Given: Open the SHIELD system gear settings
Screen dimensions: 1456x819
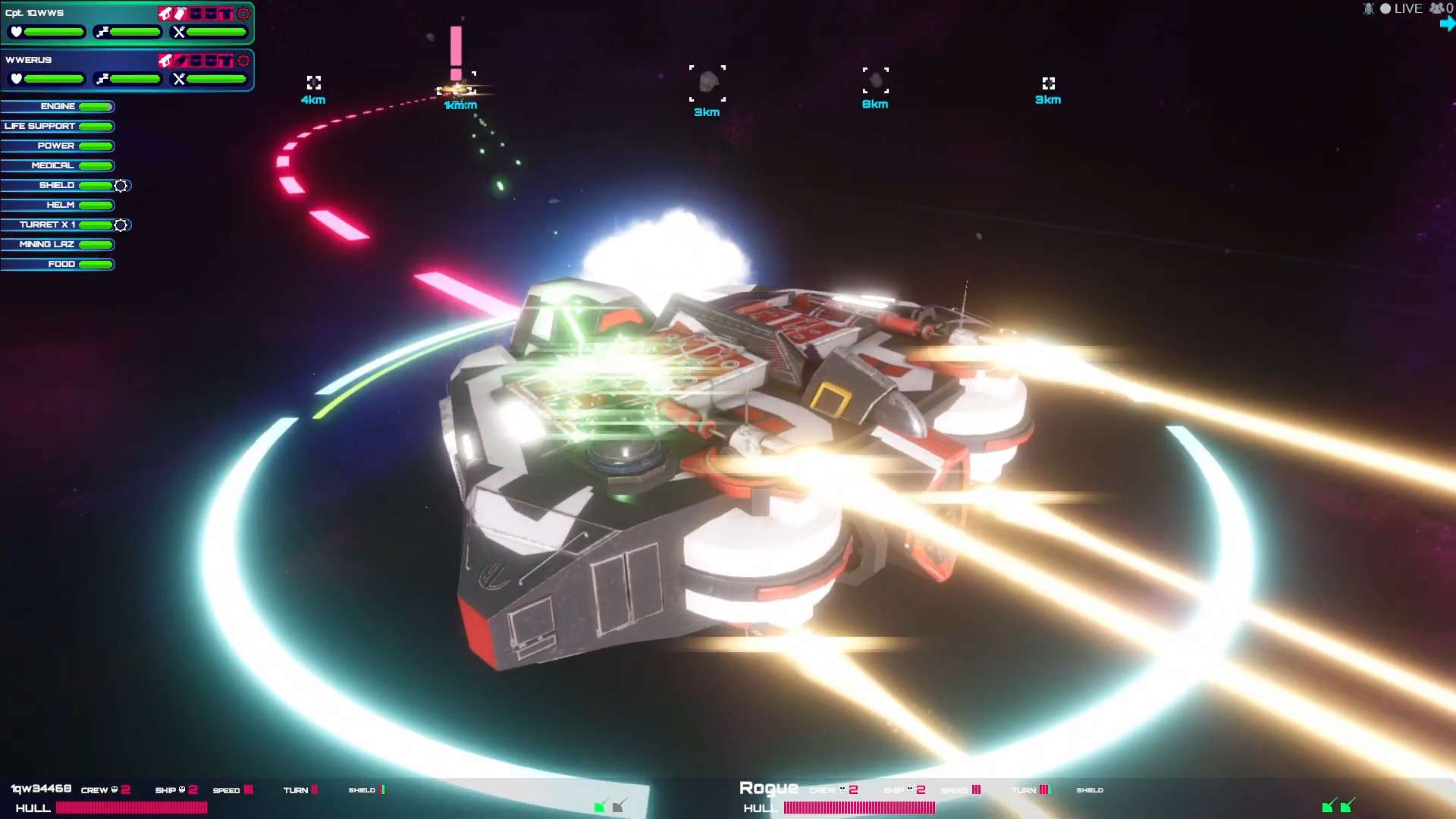Looking at the screenshot, I should pyautogui.click(x=121, y=185).
